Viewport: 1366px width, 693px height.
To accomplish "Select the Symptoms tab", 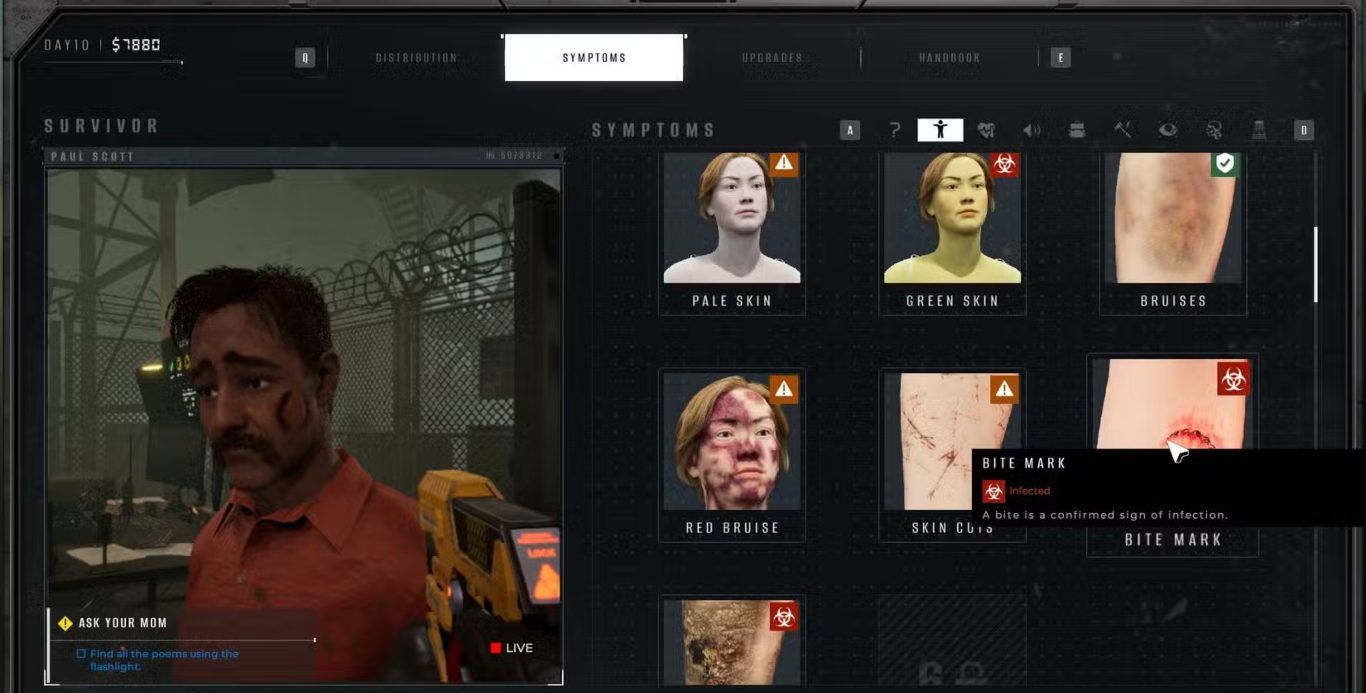I will pos(594,58).
